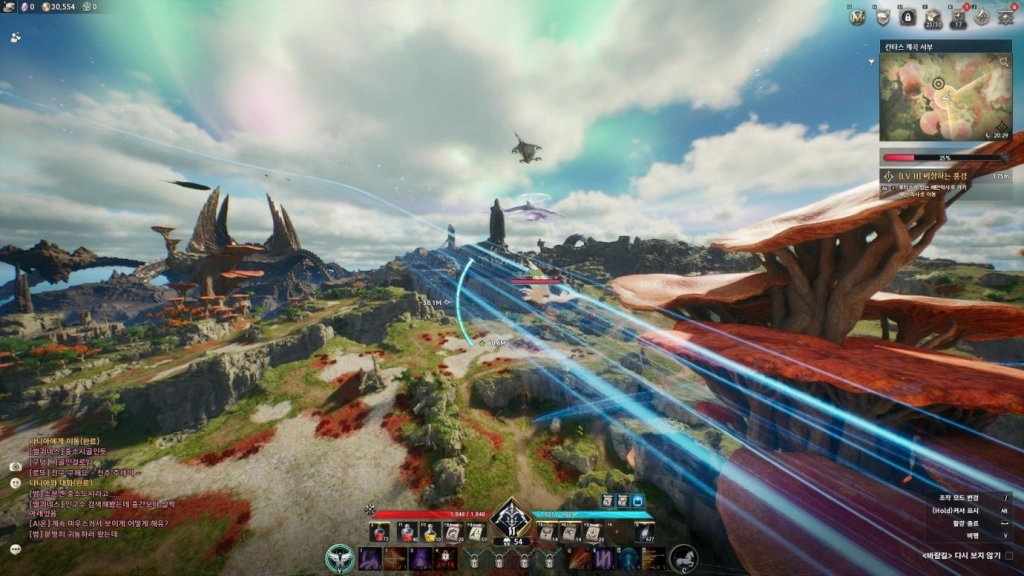Toggle the 바람길 다시 보지 않기 checkbox
Image resolution: width=1024 pixels, height=576 pixels.
[1008, 556]
